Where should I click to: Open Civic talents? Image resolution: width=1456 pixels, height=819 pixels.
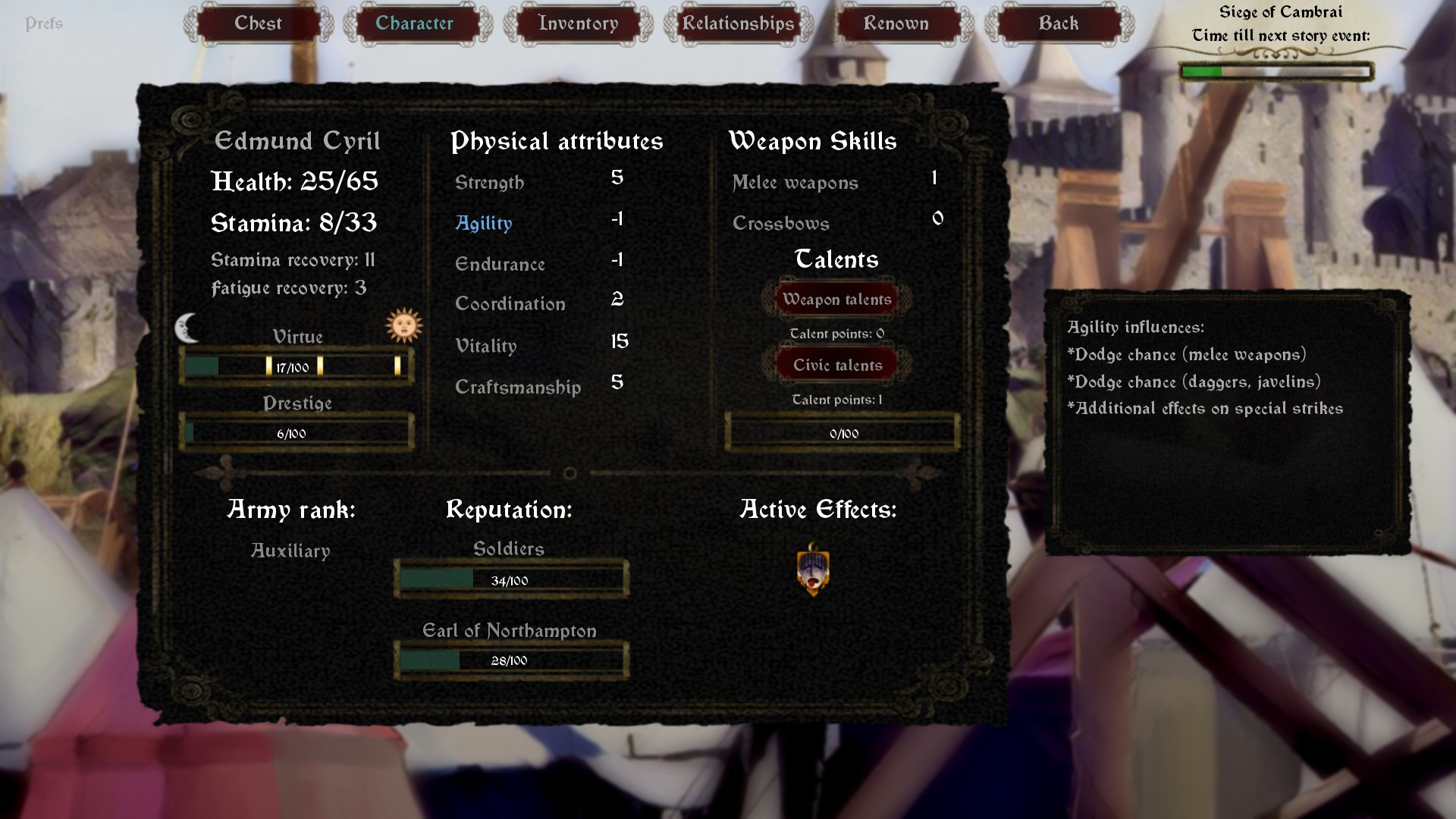pyautogui.click(x=837, y=366)
